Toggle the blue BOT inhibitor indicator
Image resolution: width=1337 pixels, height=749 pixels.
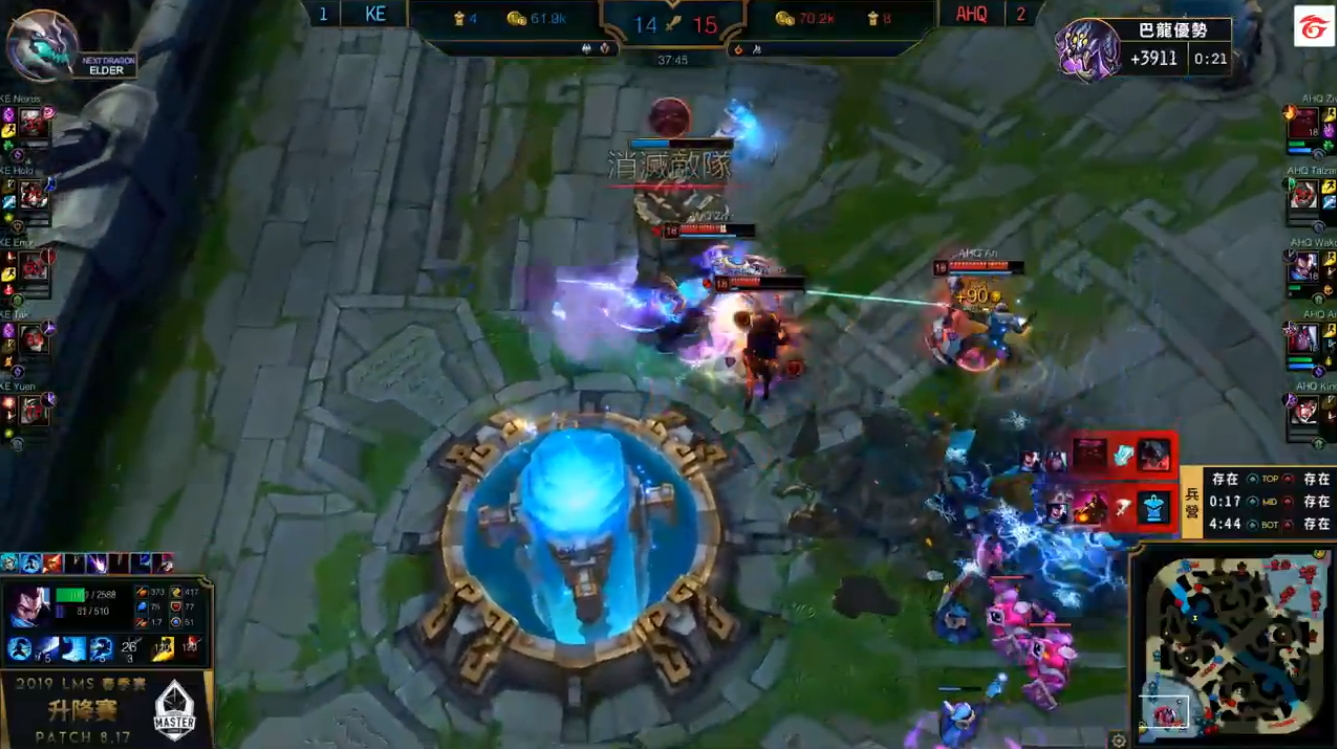click(x=1253, y=524)
